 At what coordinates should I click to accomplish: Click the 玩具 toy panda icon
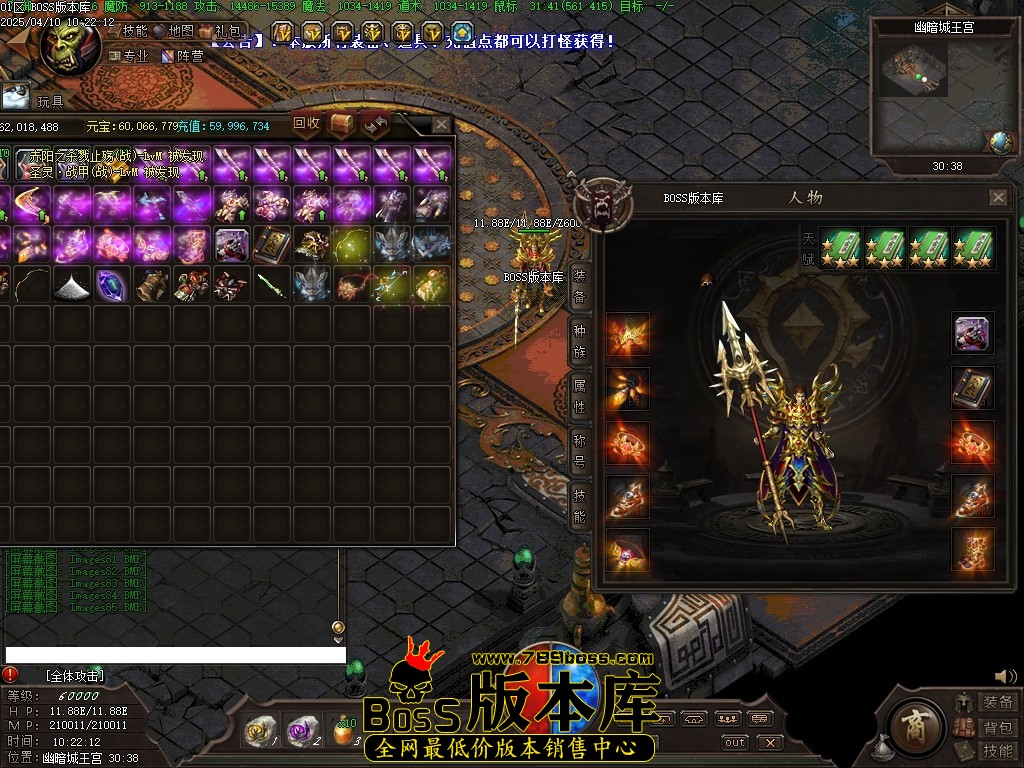pos(16,97)
